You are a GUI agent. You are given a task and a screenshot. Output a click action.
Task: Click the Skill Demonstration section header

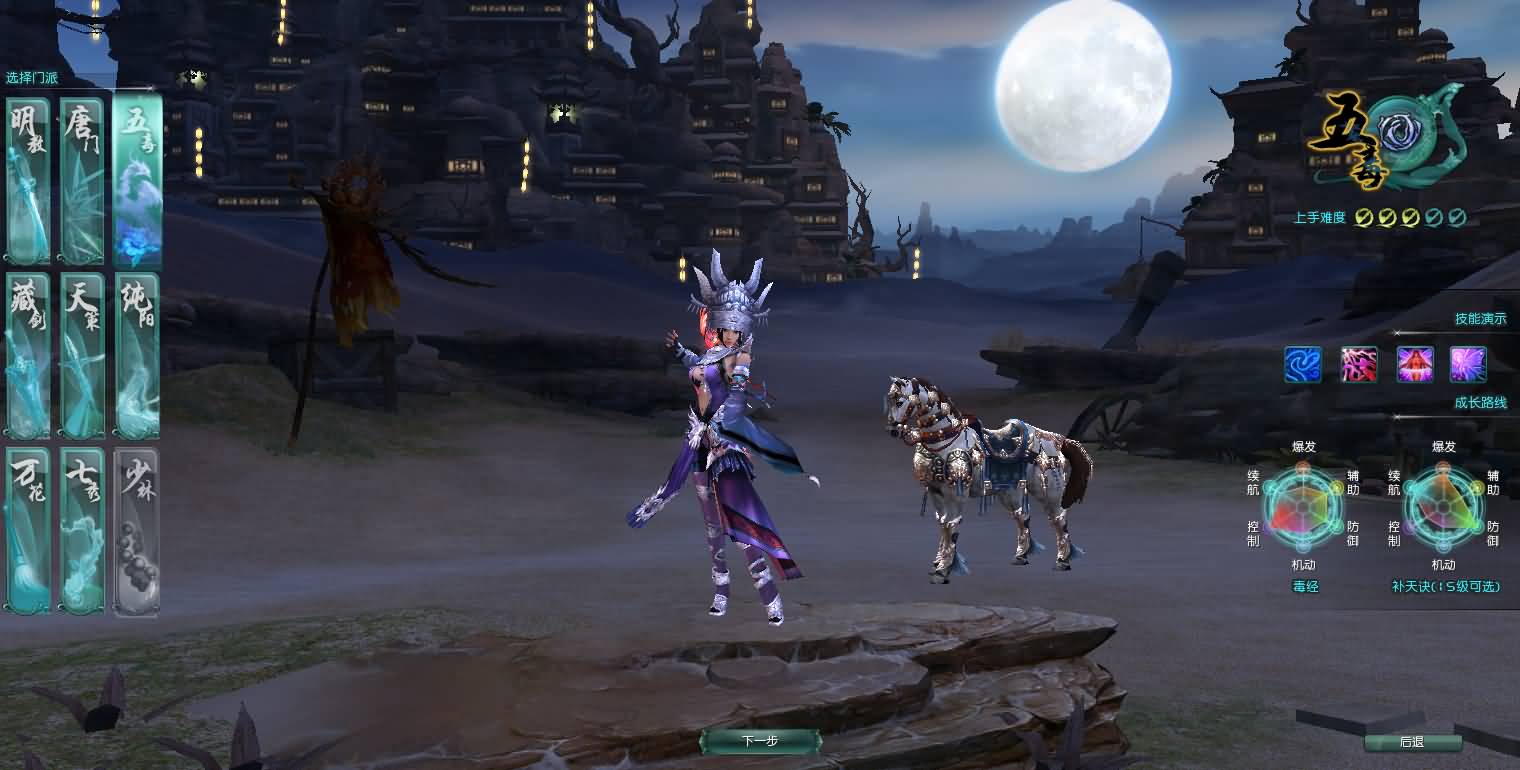click(1482, 319)
